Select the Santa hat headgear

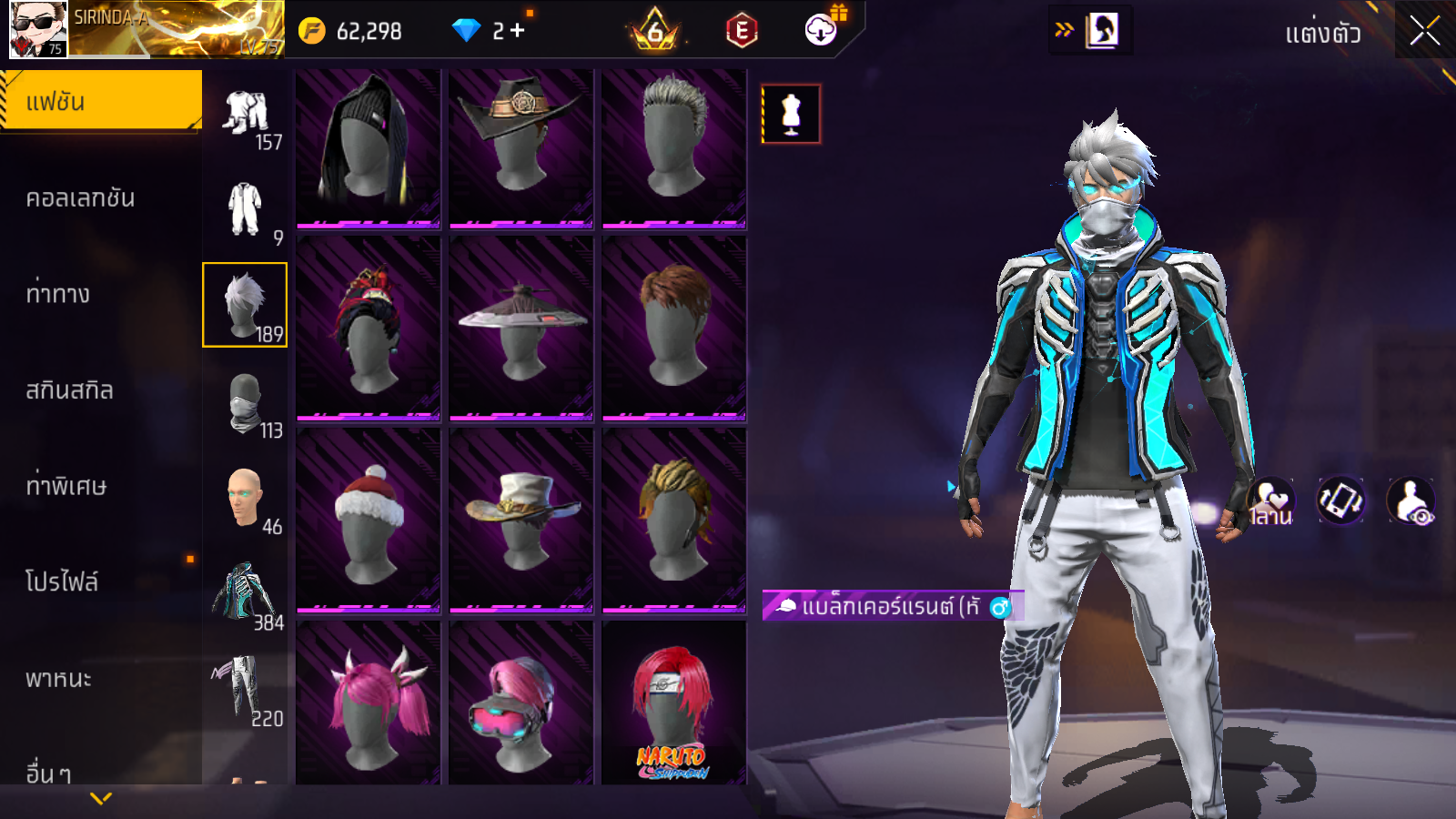click(x=368, y=519)
